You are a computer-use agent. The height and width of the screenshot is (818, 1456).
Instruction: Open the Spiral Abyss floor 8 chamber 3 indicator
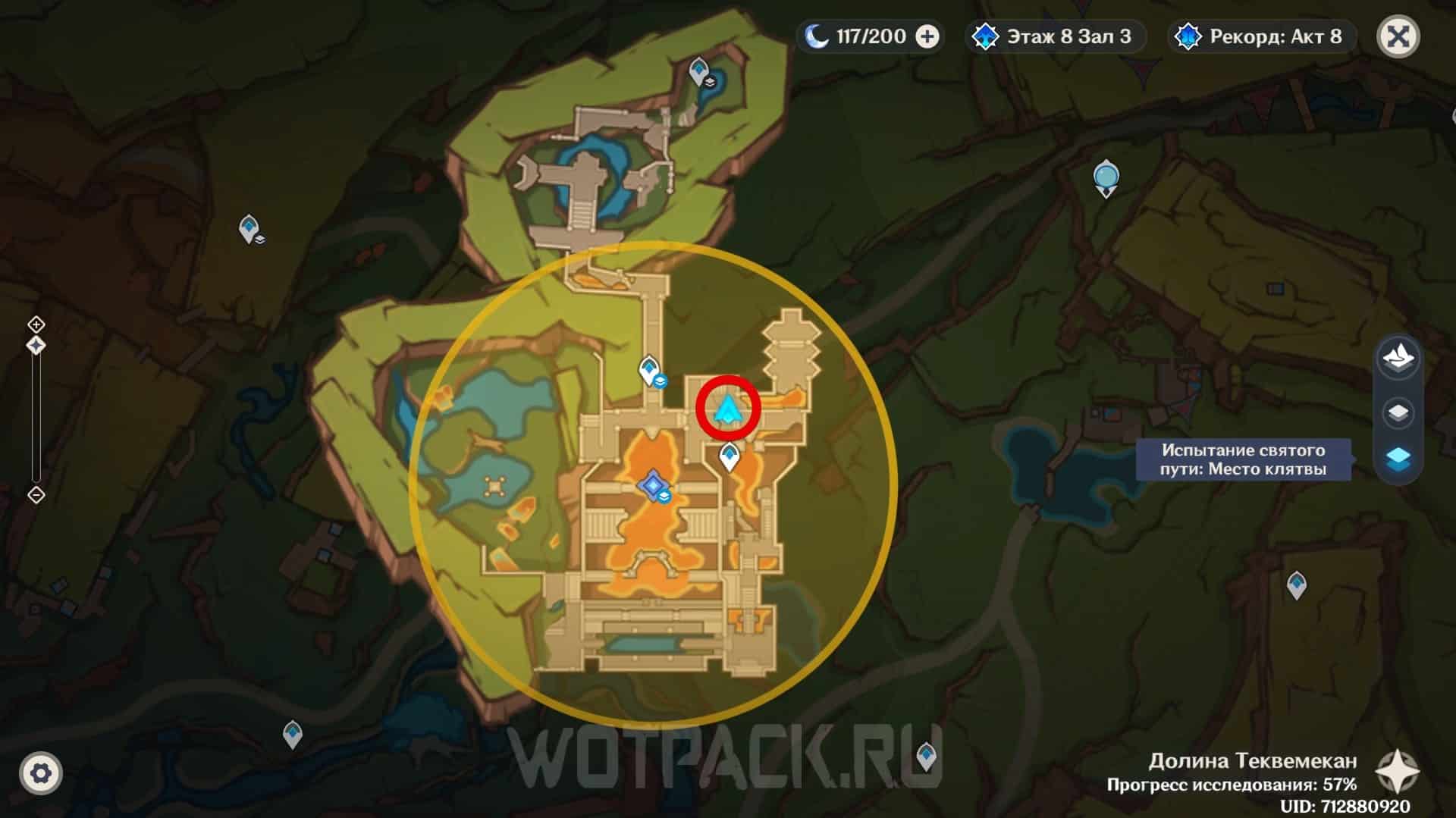coord(1056,36)
